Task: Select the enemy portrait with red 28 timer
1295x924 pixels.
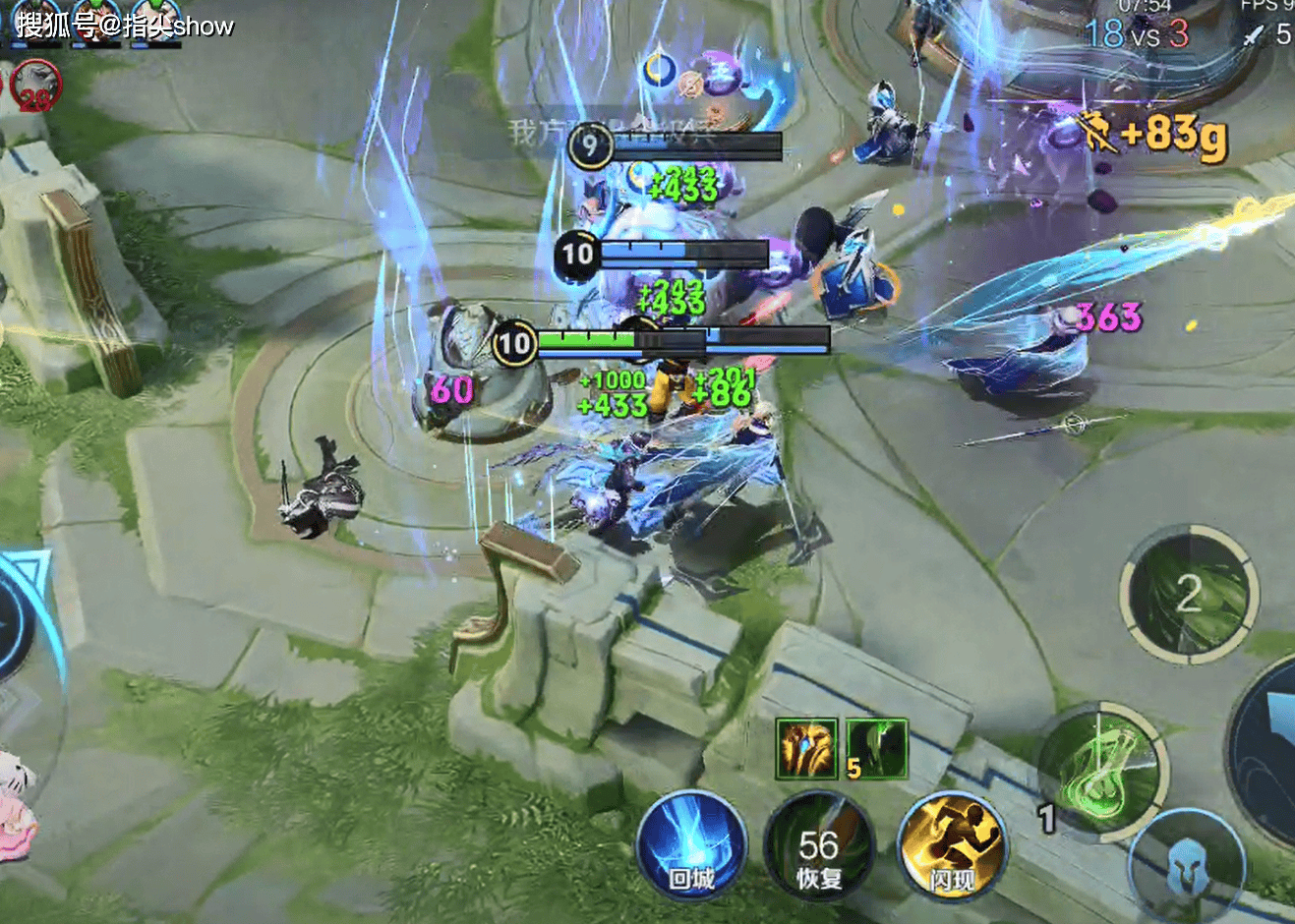Action: [34, 87]
